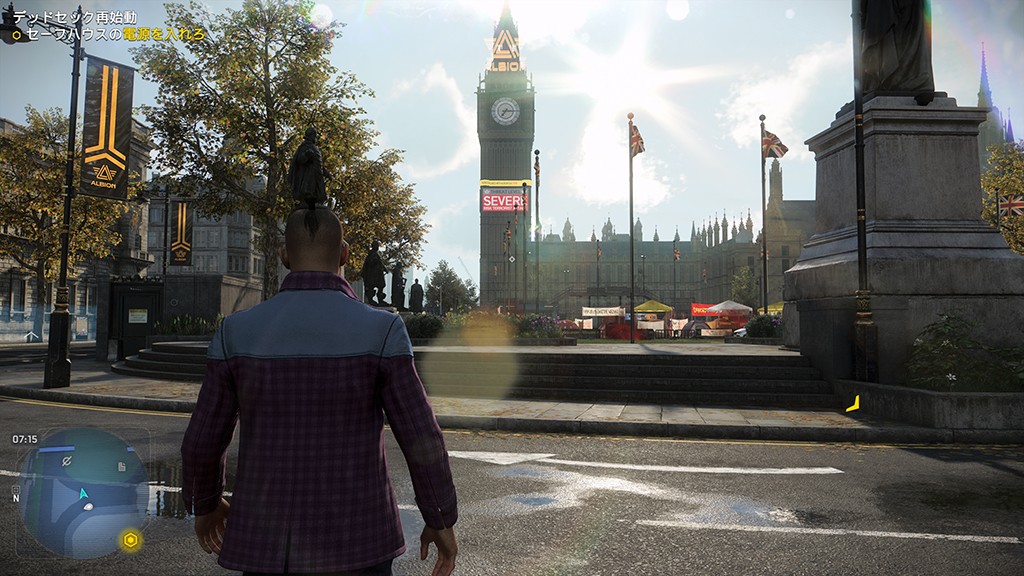Click the yellow waypoint marker near the statue

click(853, 404)
